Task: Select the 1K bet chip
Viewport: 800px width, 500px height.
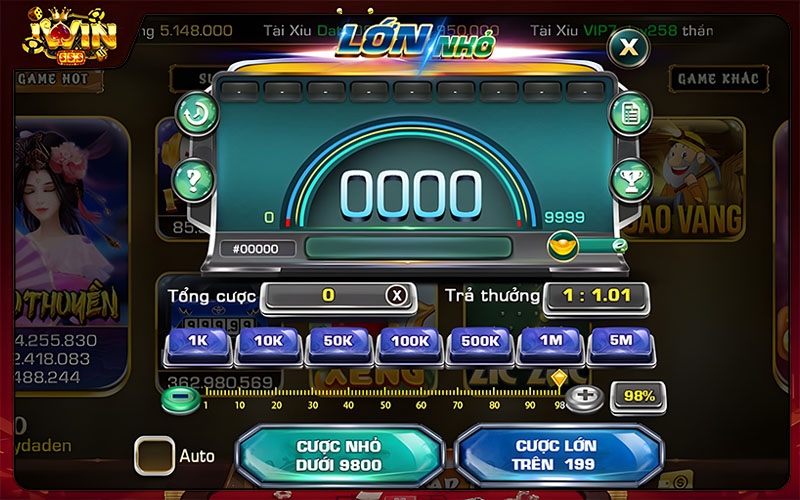Action: 197,342
